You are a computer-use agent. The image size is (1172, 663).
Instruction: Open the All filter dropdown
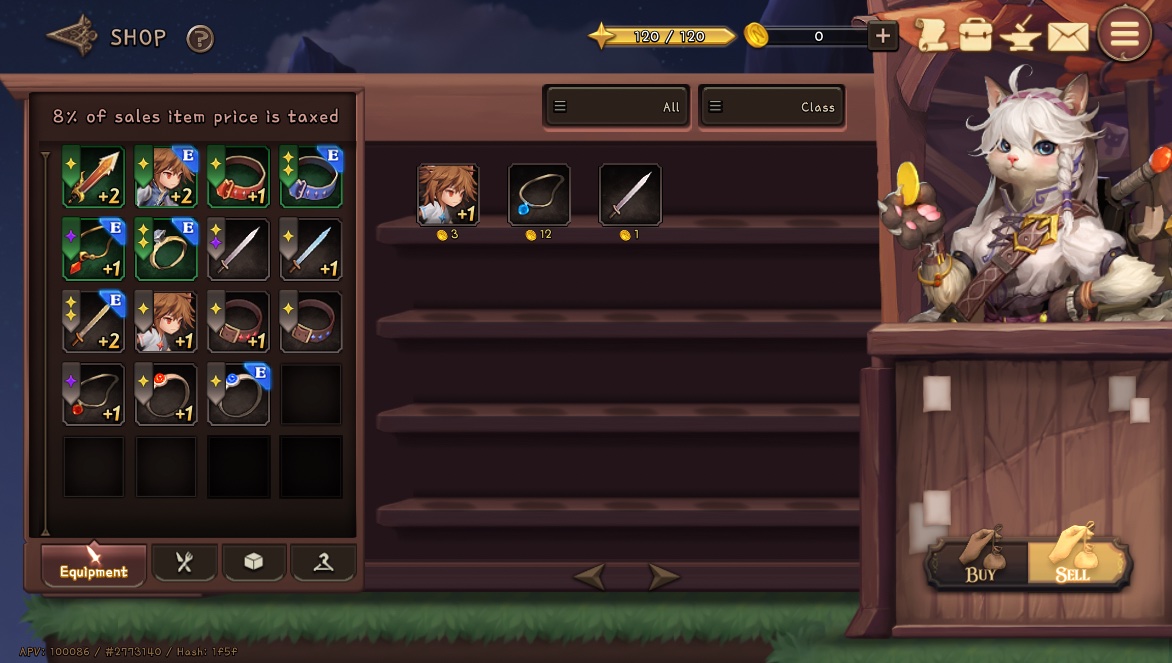[617, 107]
